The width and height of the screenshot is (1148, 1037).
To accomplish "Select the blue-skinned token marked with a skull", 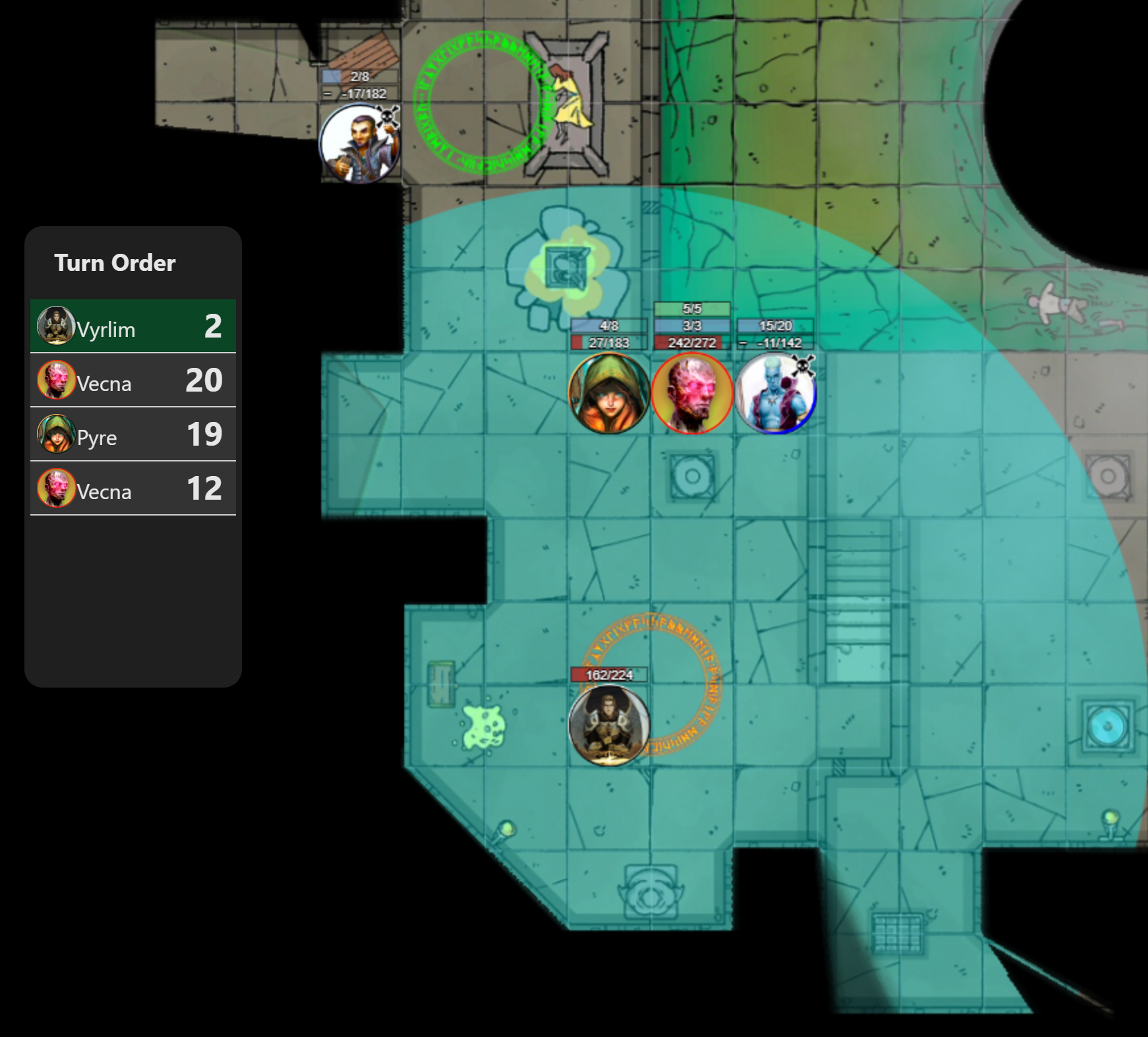I will pyautogui.click(x=775, y=394).
